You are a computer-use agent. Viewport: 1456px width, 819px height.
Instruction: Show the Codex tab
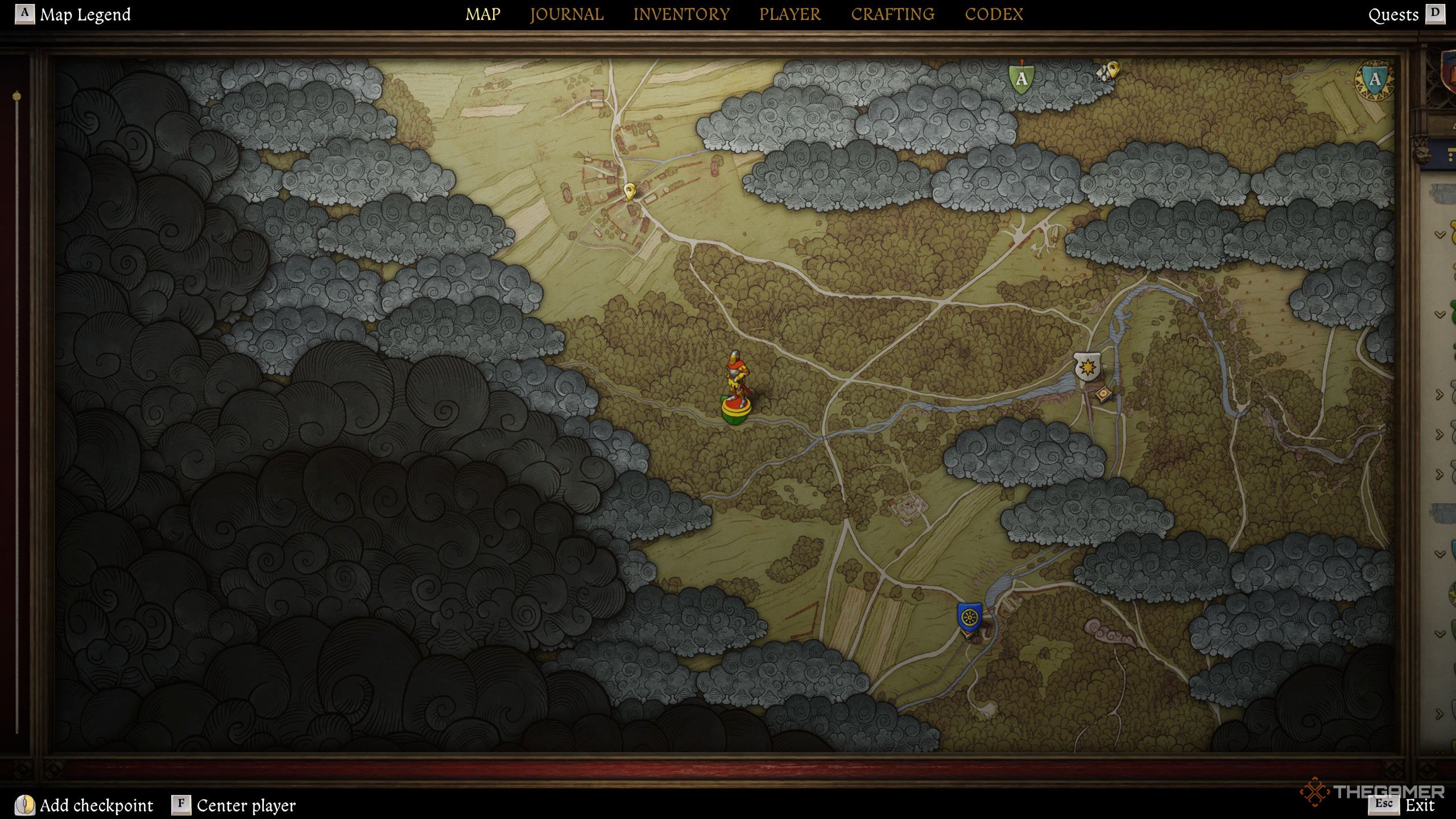coord(994,14)
